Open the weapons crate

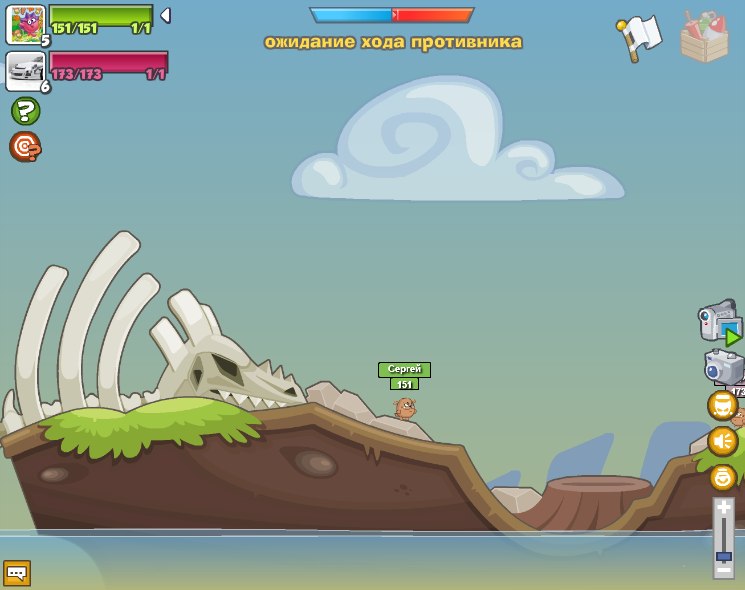tap(704, 37)
